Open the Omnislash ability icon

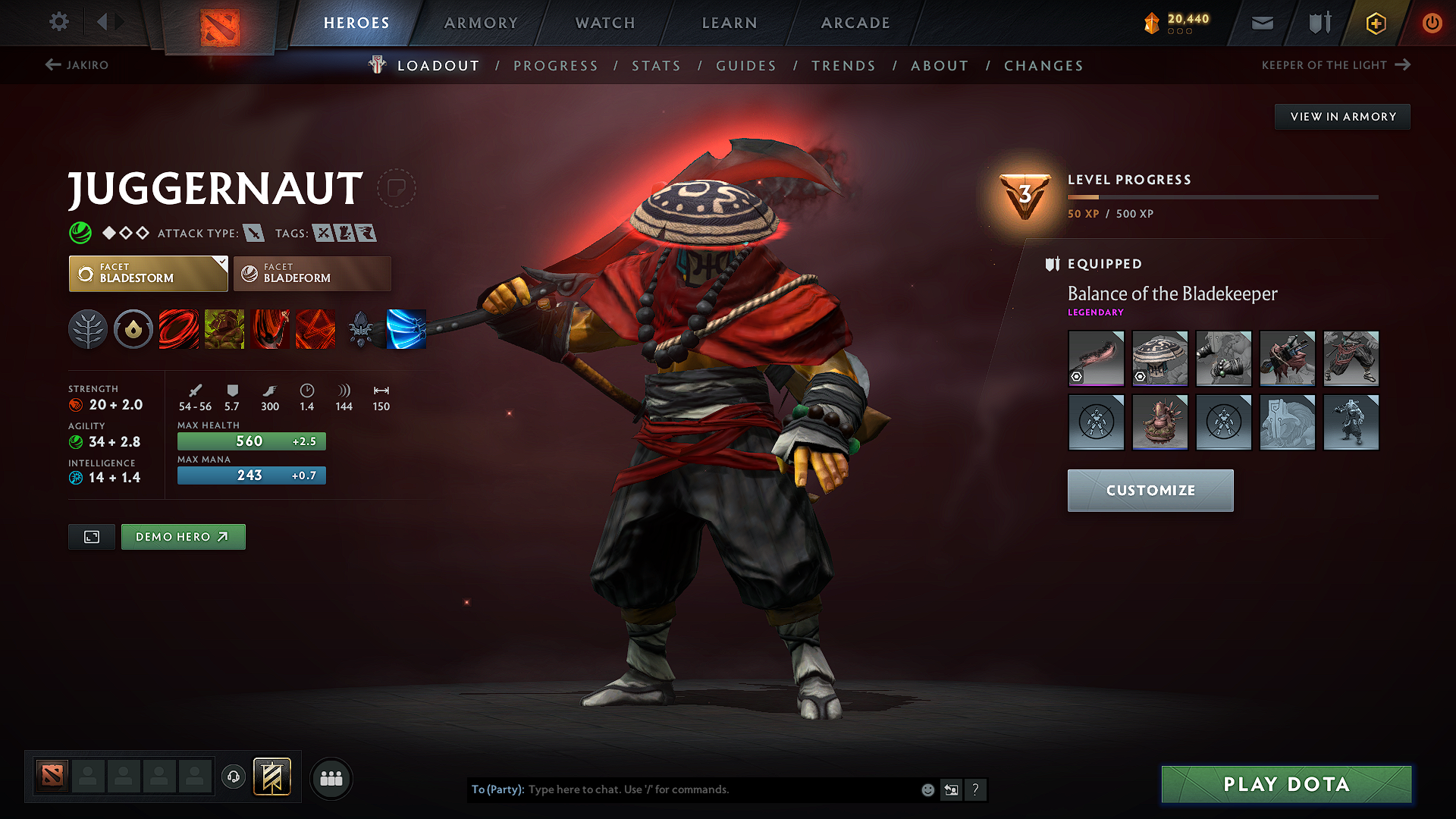[315, 329]
